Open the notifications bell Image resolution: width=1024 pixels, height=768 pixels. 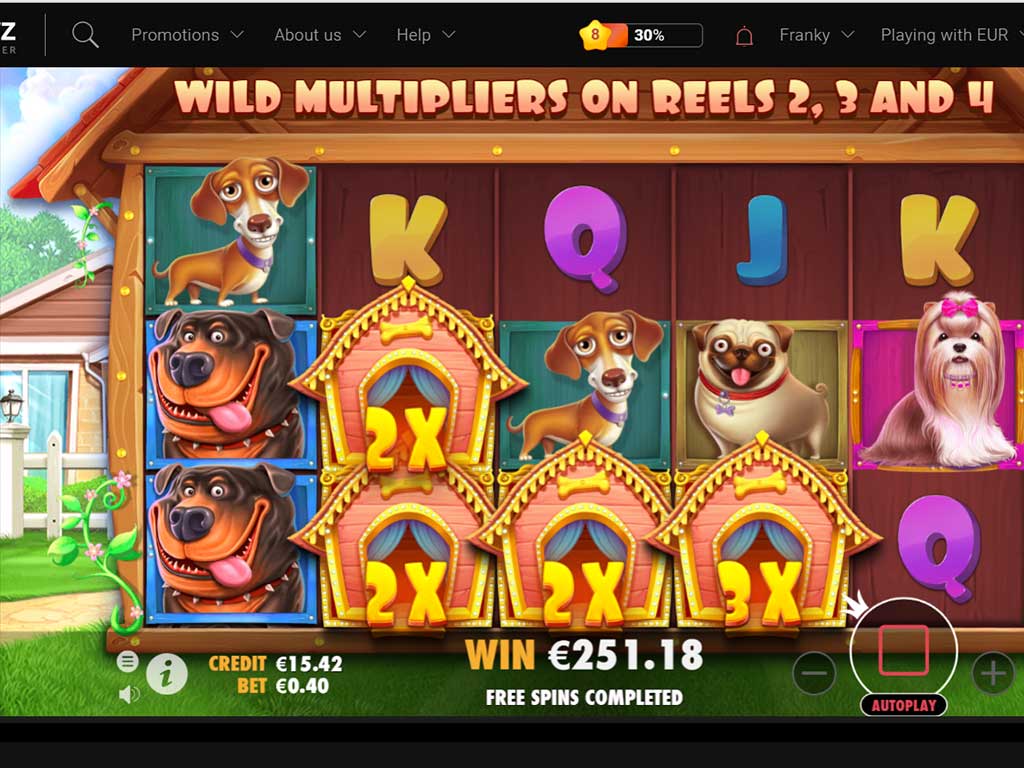[x=744, y=36]
